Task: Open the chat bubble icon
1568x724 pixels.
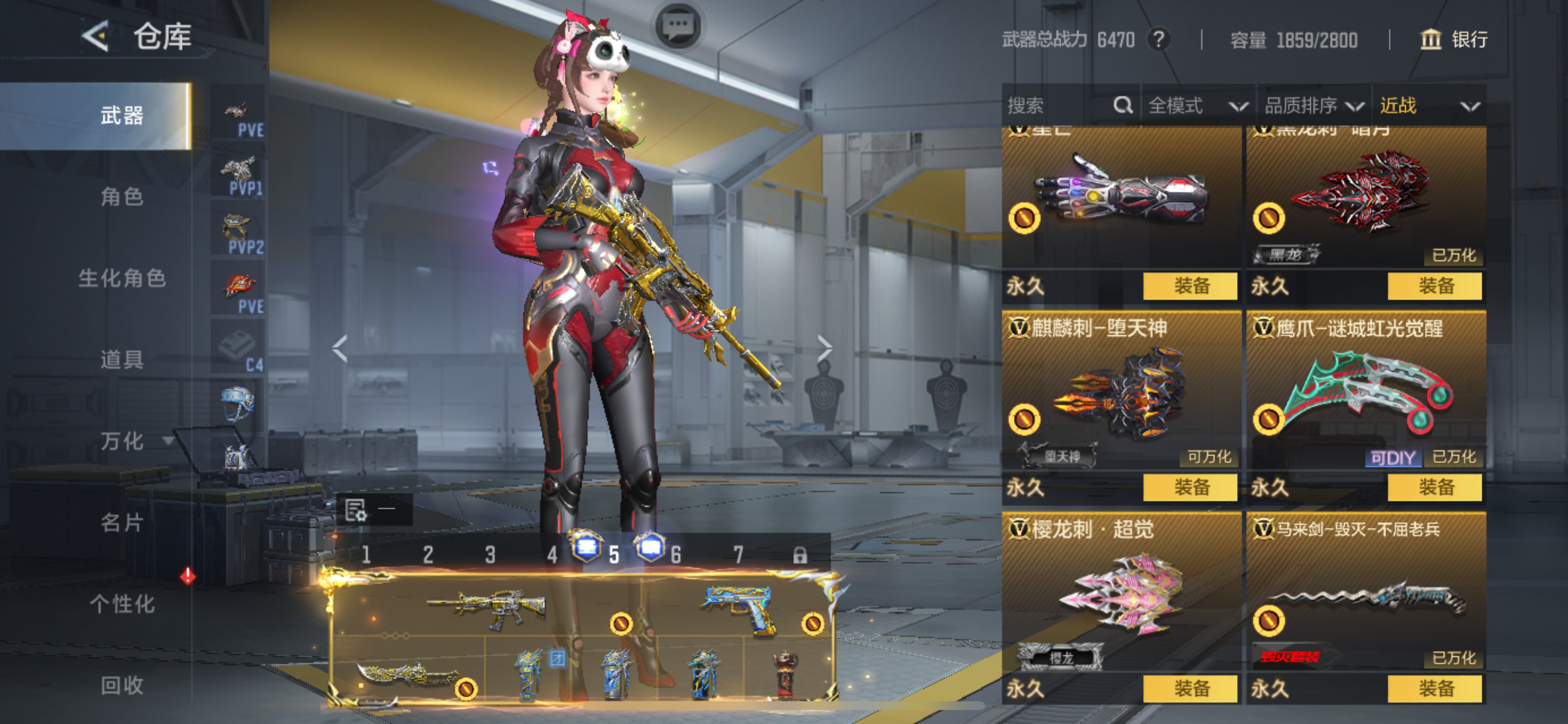Action: (678, 26)
